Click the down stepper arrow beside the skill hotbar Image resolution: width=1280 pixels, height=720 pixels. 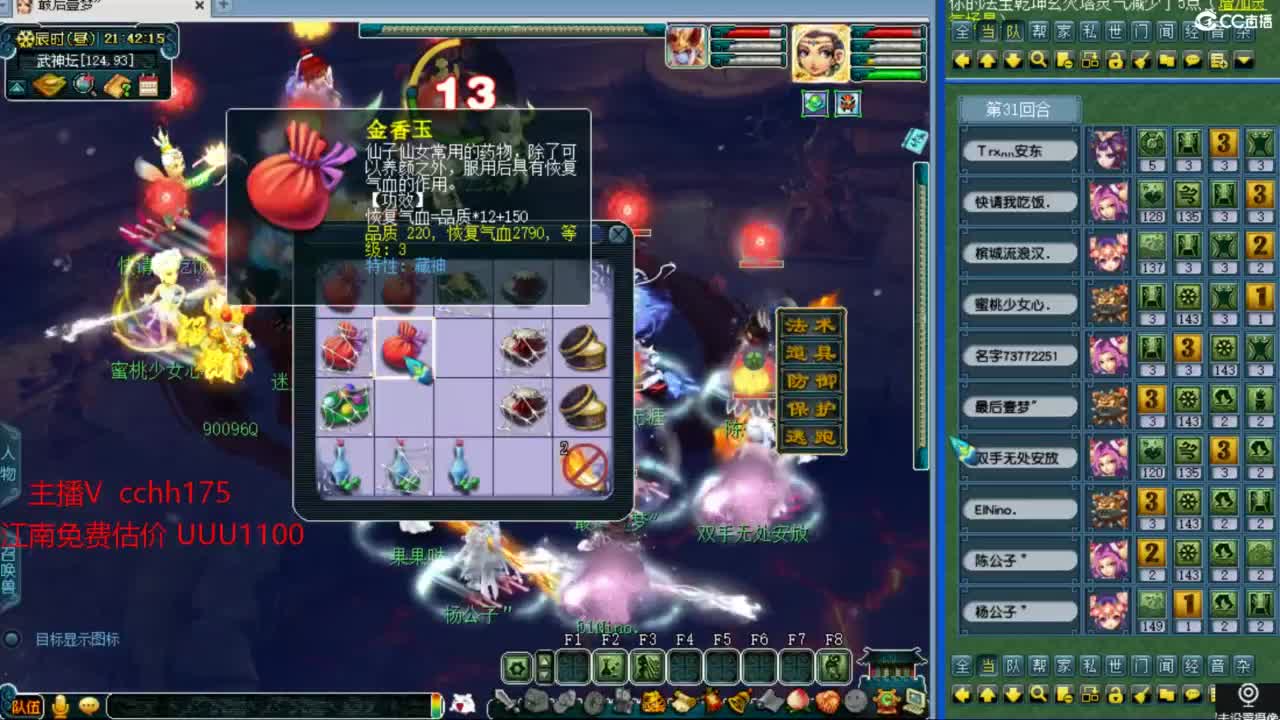(544, 674)
